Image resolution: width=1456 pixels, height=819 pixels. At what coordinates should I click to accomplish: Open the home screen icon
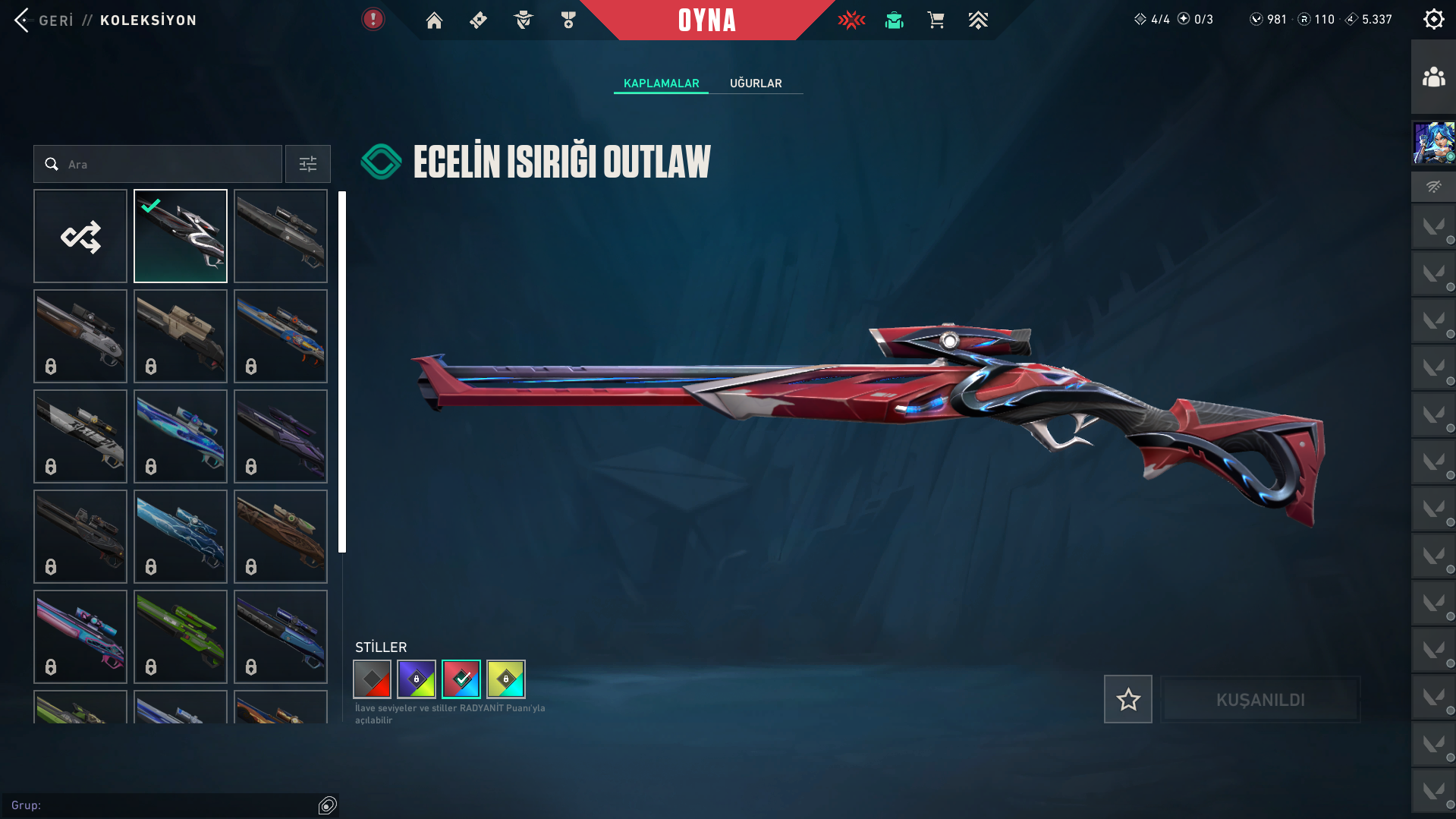434,20
